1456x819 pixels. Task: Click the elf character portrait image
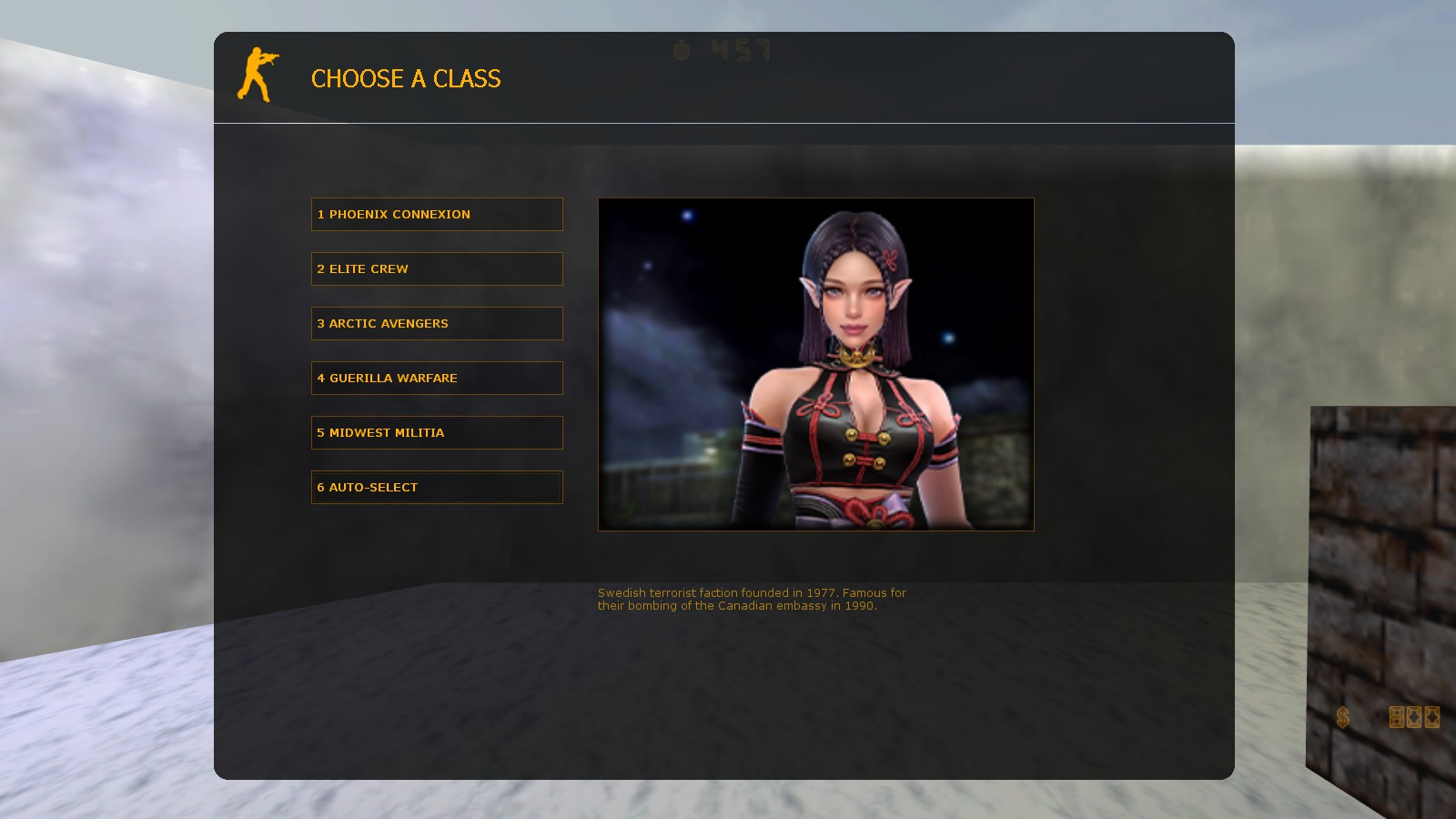coord(815,363)
